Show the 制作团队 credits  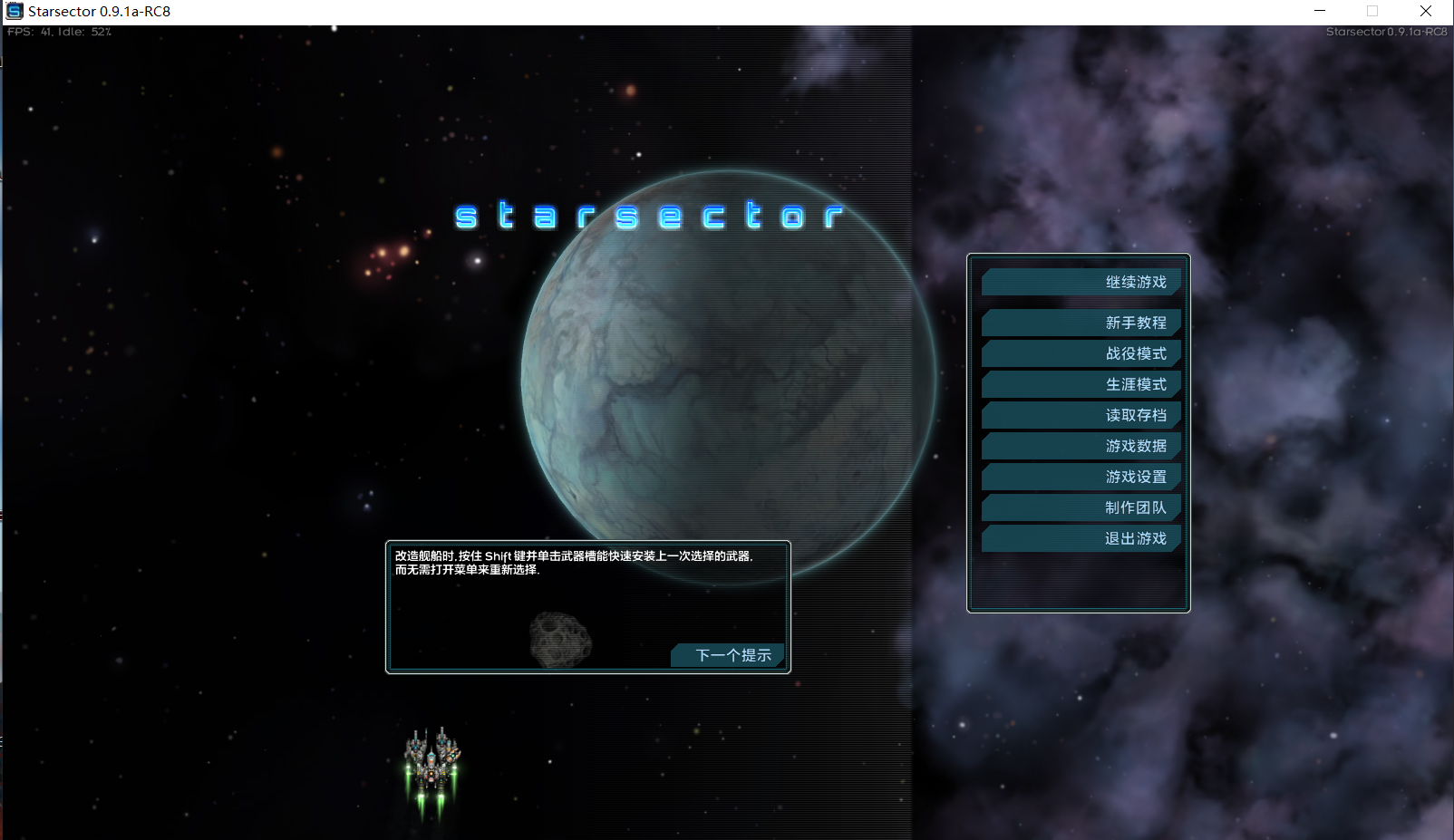pos(1081,507)
